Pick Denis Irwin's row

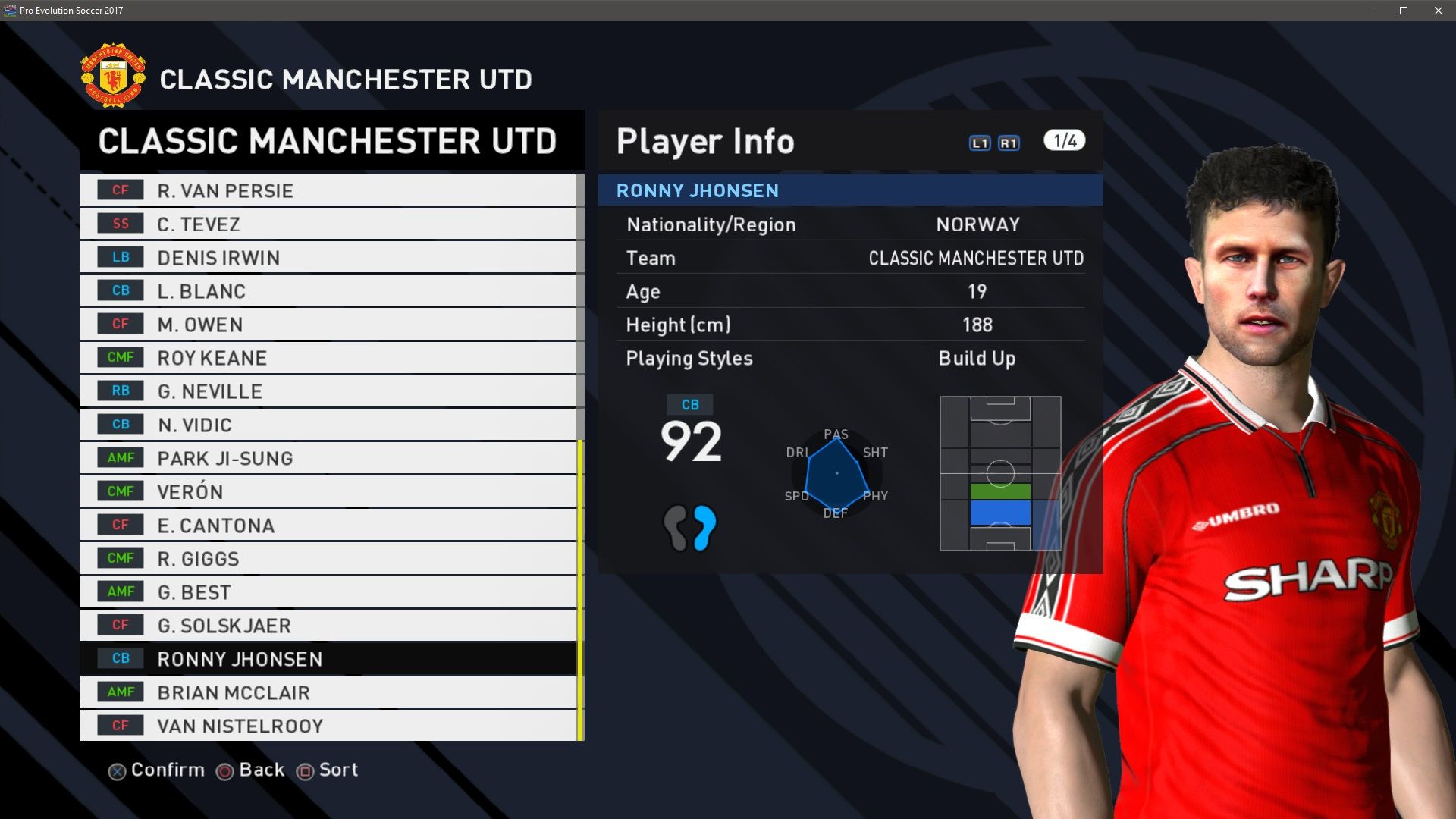[328, 257]
